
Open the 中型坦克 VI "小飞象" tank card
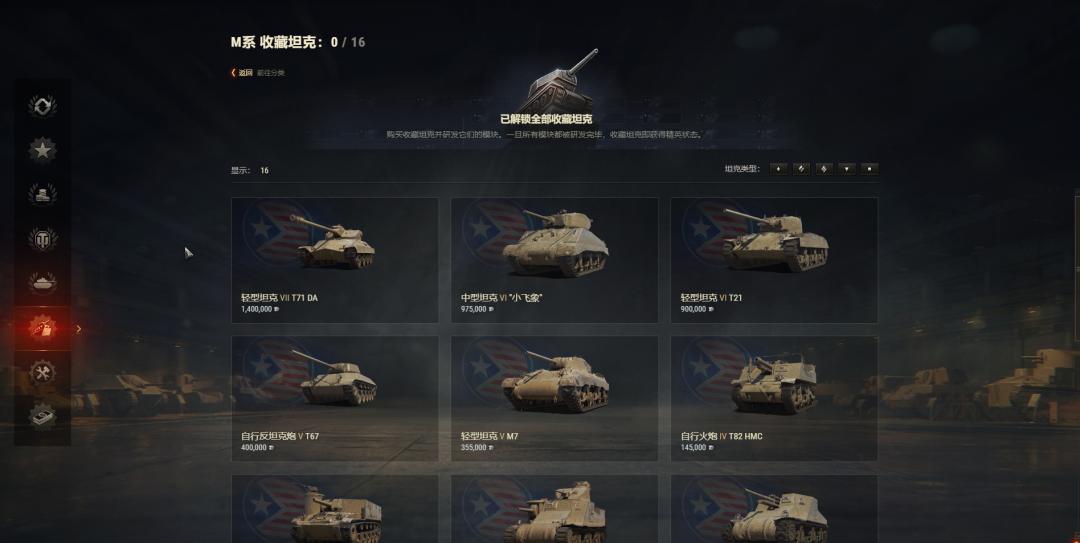[554, 259]
